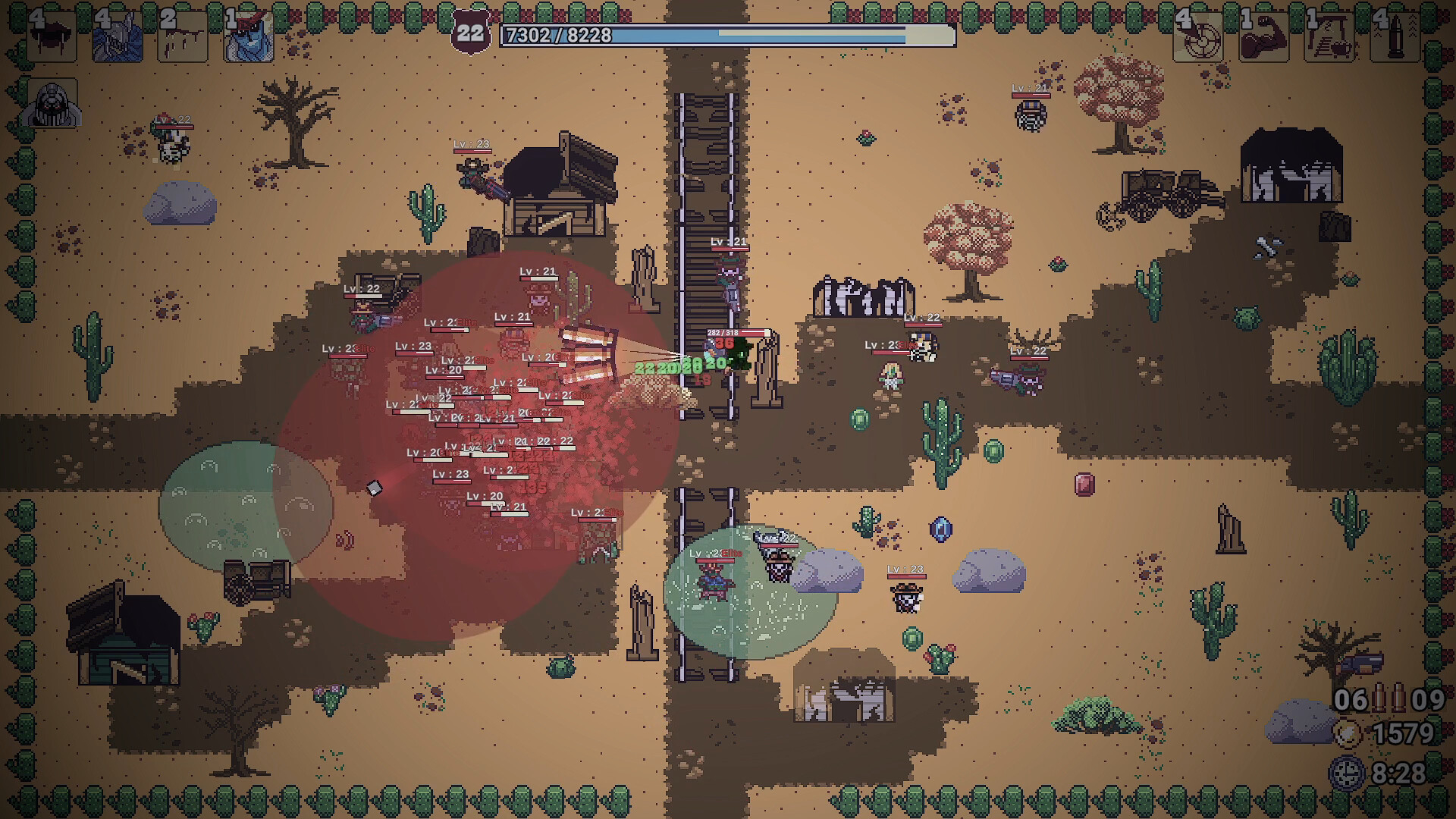This screenshot has height=819, width=1456.
Task: Select the blue masked bandit skill icon
Action: 249,35
